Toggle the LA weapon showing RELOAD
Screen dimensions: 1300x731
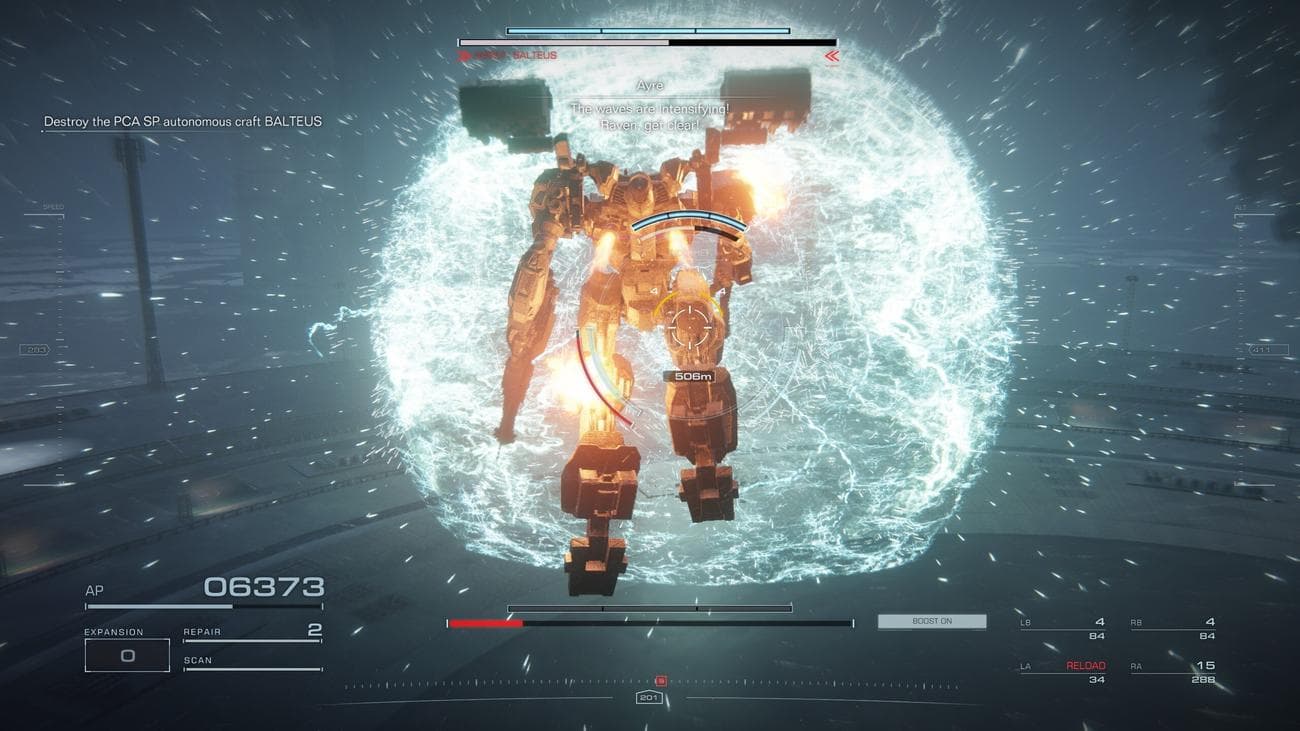pos(1086,664)
